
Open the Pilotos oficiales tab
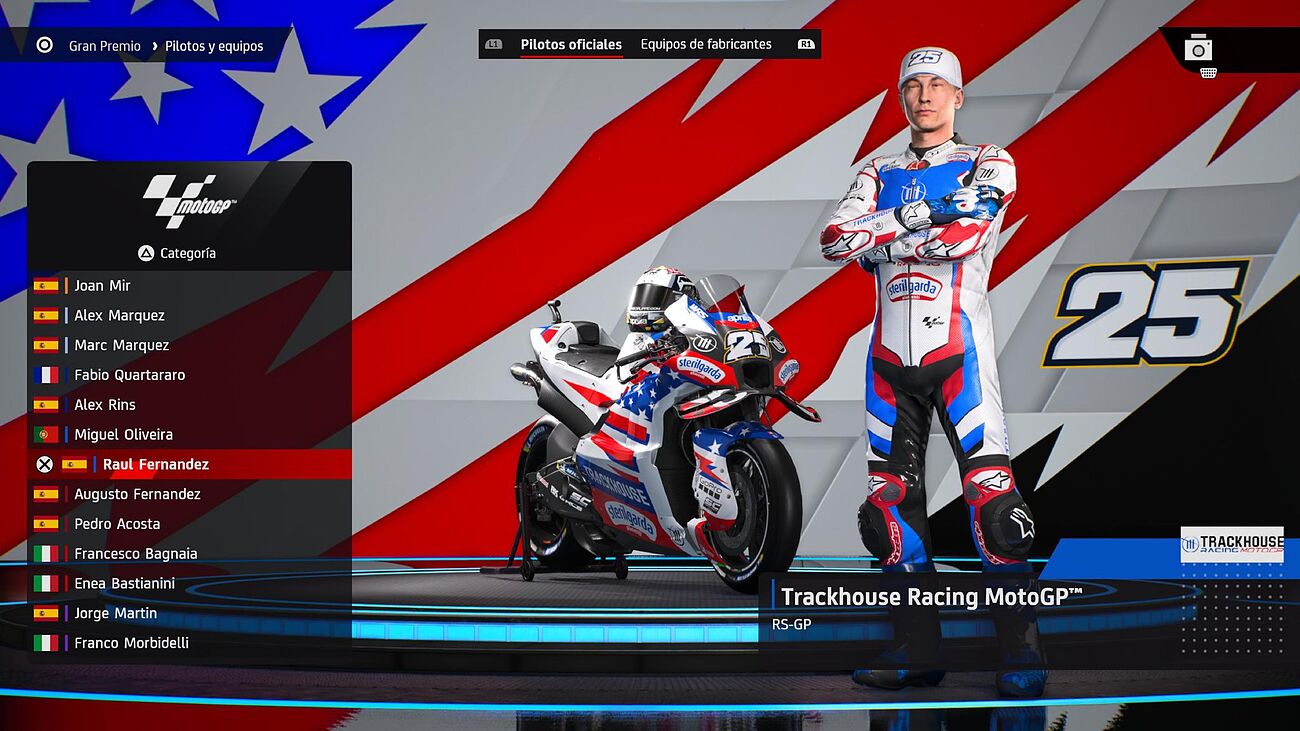click(x=571, y=44)
